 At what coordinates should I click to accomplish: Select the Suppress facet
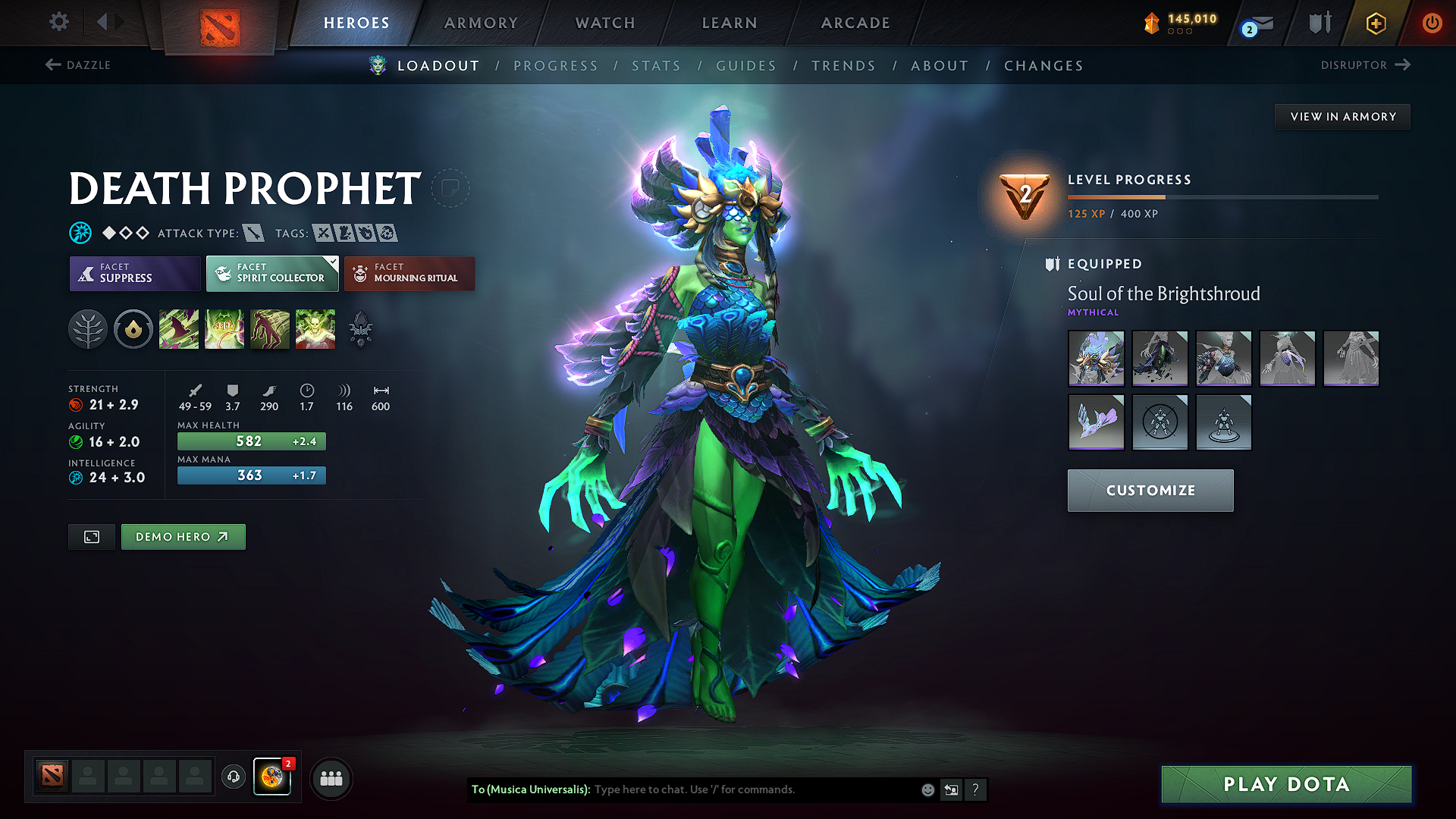(x=134, y=274)
